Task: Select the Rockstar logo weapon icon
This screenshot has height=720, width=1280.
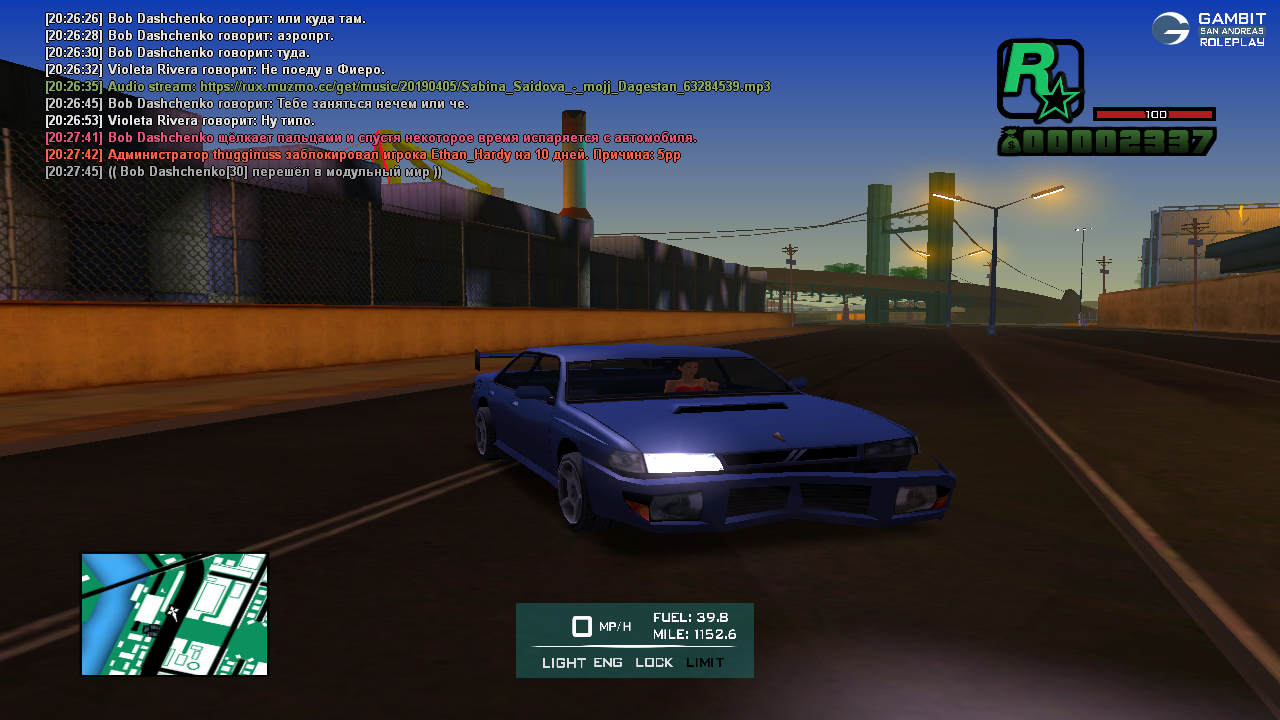Action: coord(1040,82)
